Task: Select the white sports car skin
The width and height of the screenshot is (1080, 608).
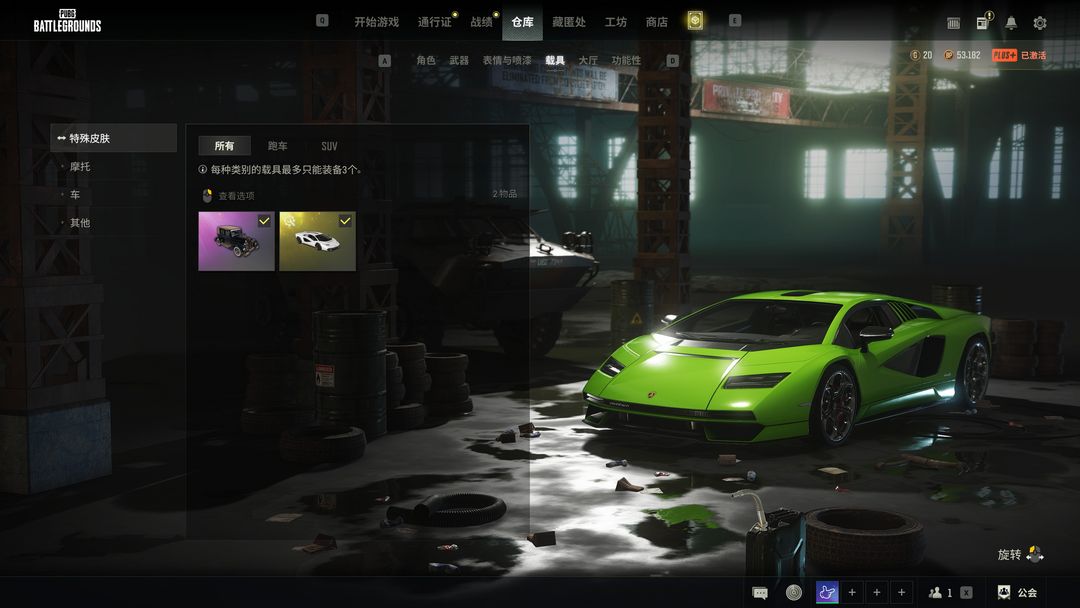Action: (x=317, y=241)
